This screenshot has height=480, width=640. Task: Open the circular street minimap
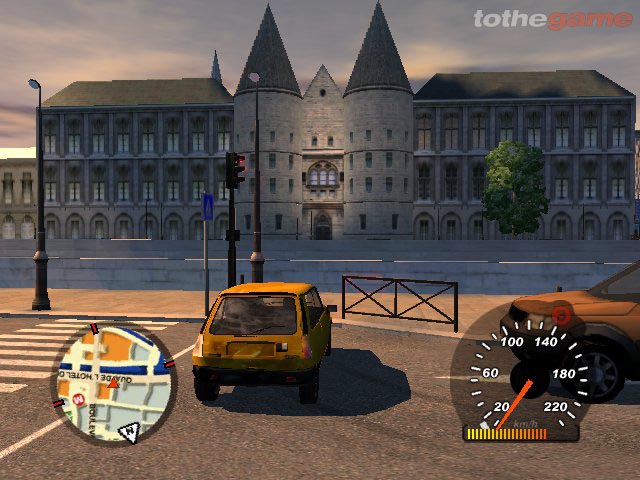(x=113, y=383)
